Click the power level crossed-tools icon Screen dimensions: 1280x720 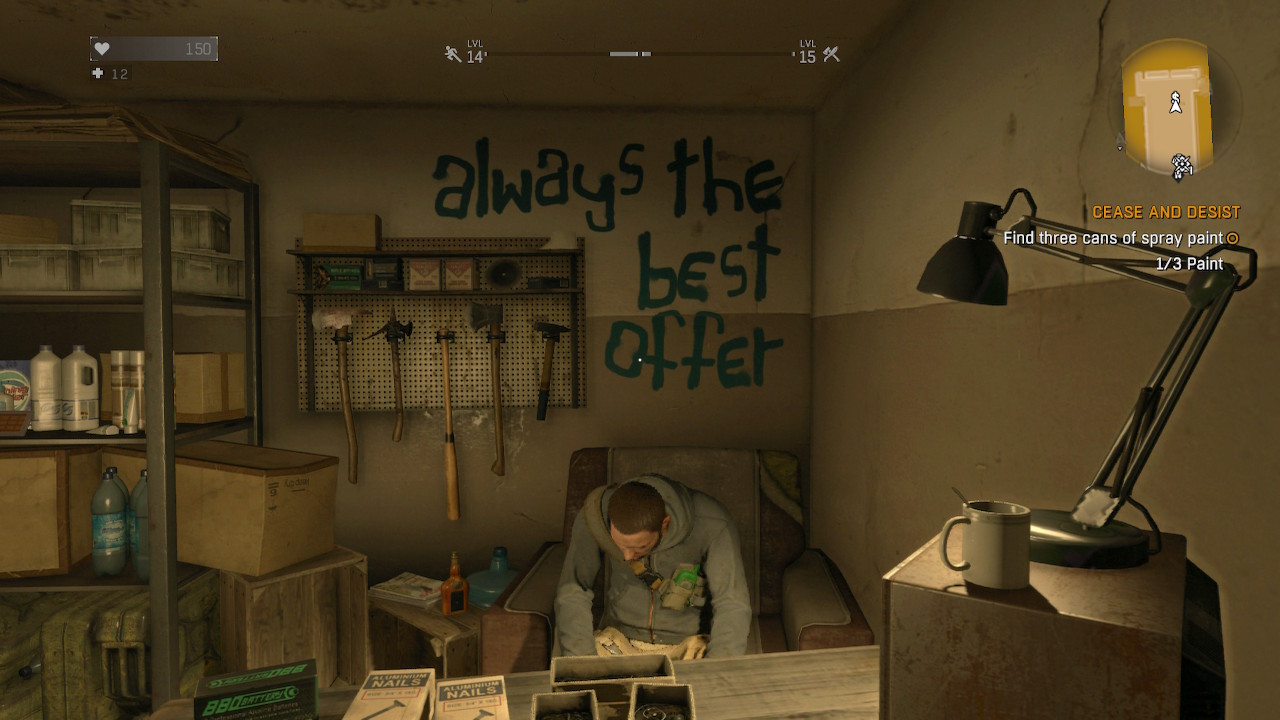[831, 54]
